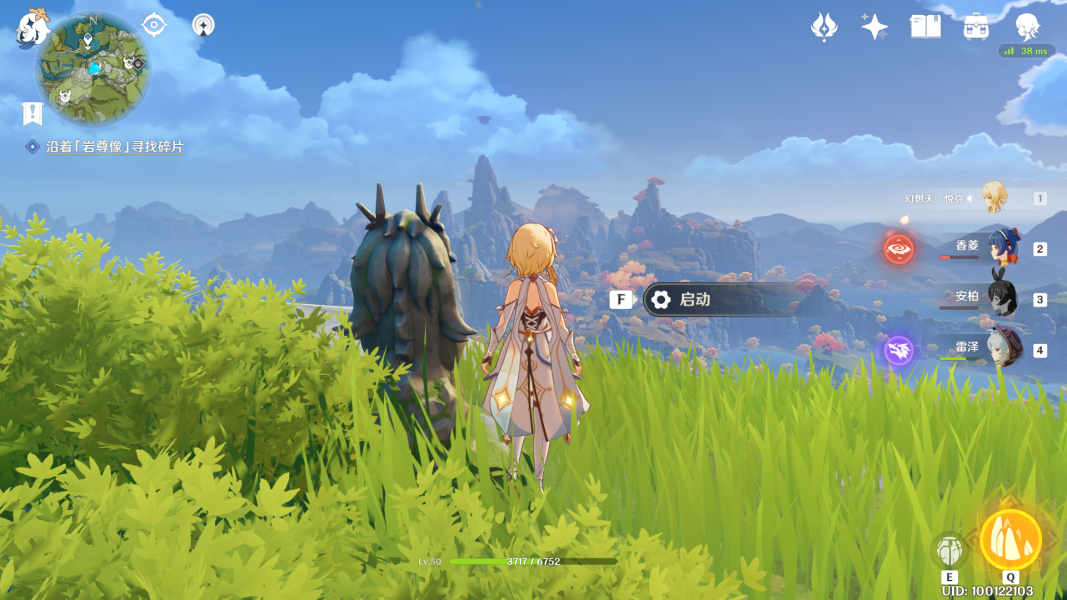Open the character screen head icon
The image size is (1067, 600).
tap(1027, 25)
